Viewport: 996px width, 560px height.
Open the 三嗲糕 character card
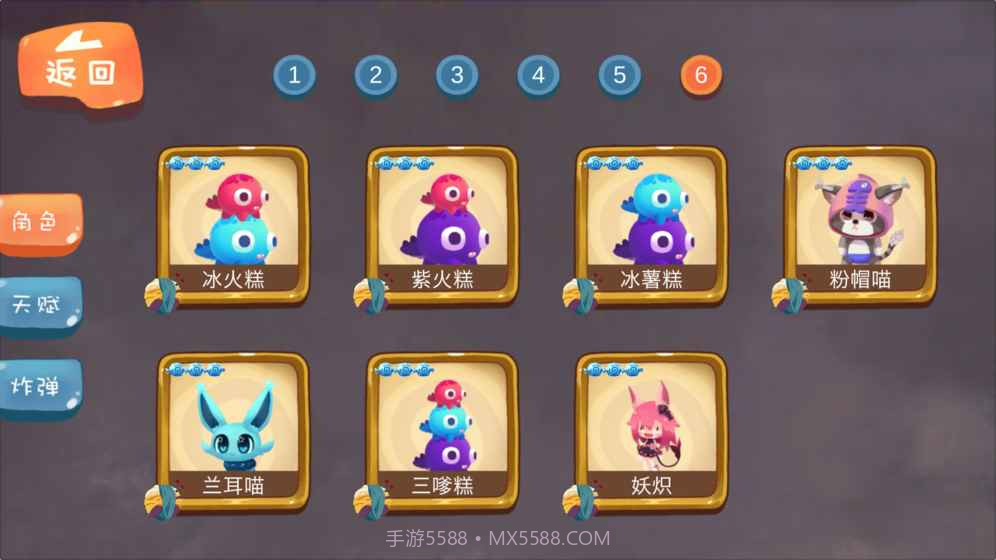click(442, 431)
